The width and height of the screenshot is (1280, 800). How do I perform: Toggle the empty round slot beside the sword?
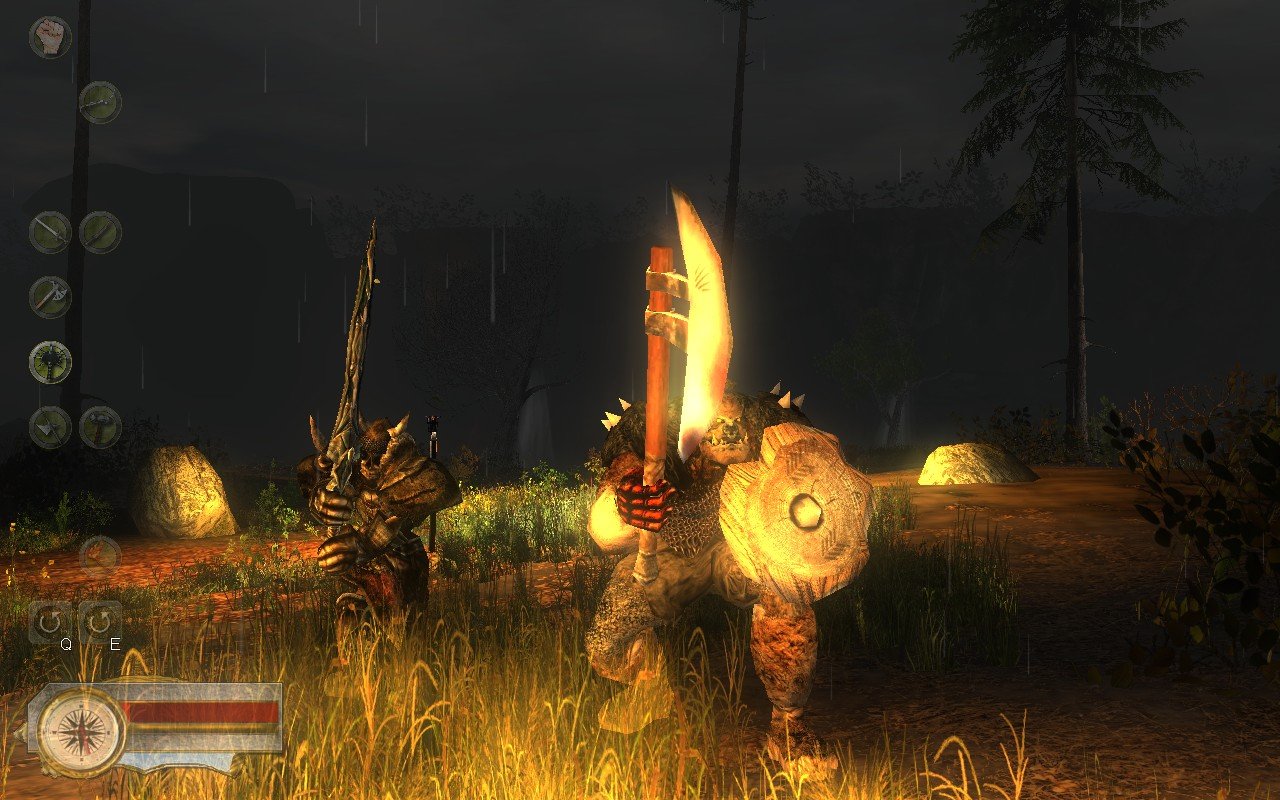(x=100, y=230)
